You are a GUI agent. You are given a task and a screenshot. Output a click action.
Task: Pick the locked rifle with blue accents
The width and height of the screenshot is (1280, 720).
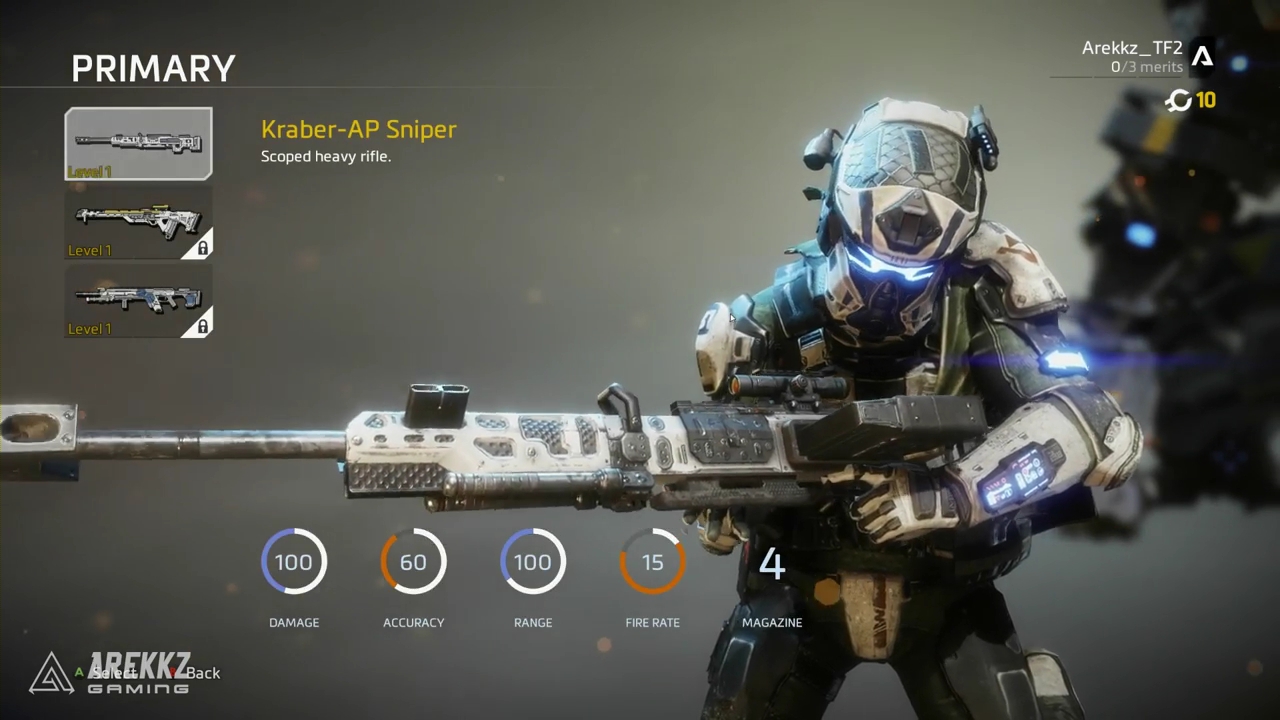tap(138, 300)
